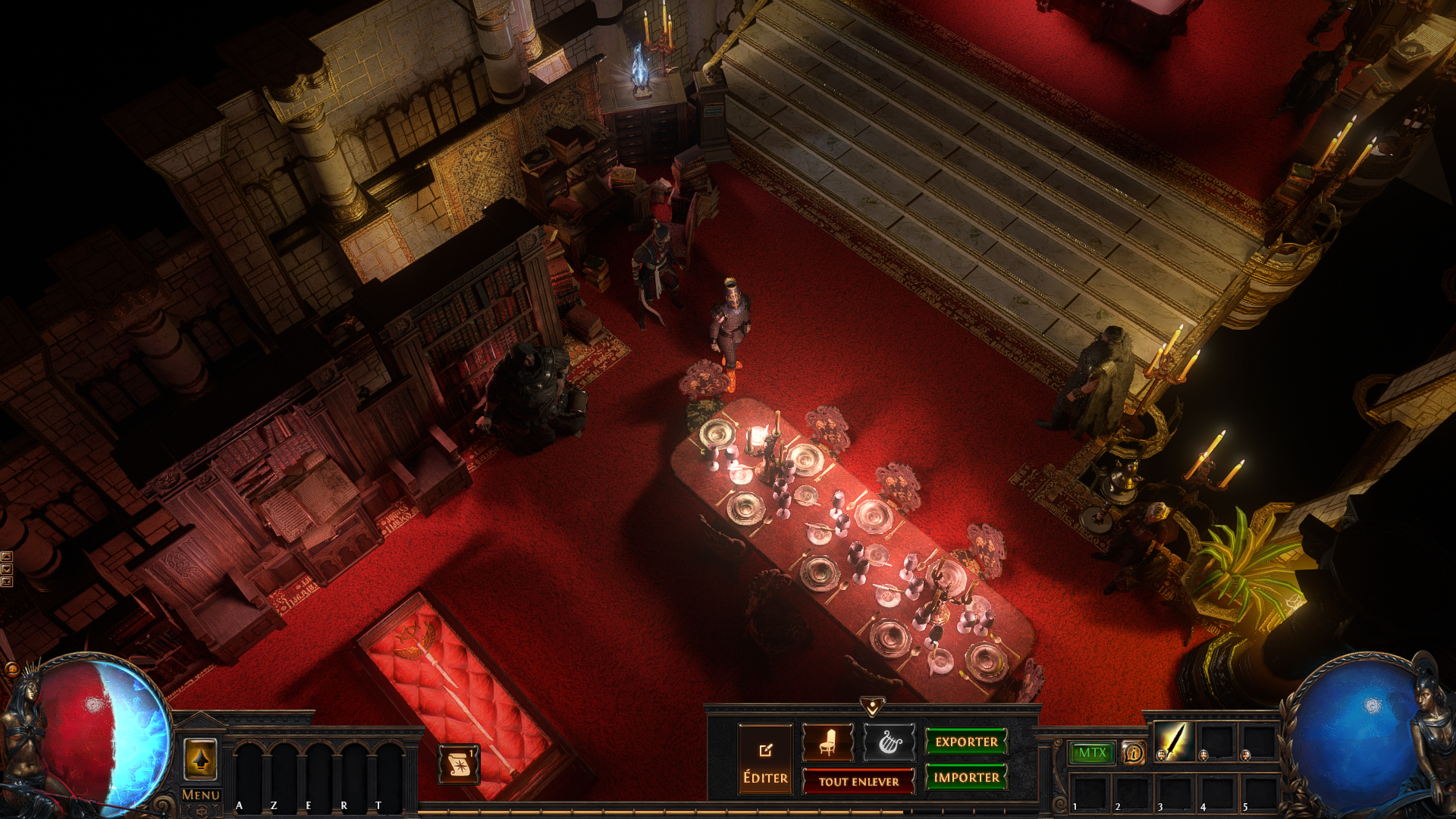Viewport: 1456px width, 819px height.
Task: Click the Importer hideout button
Action: 966,777
